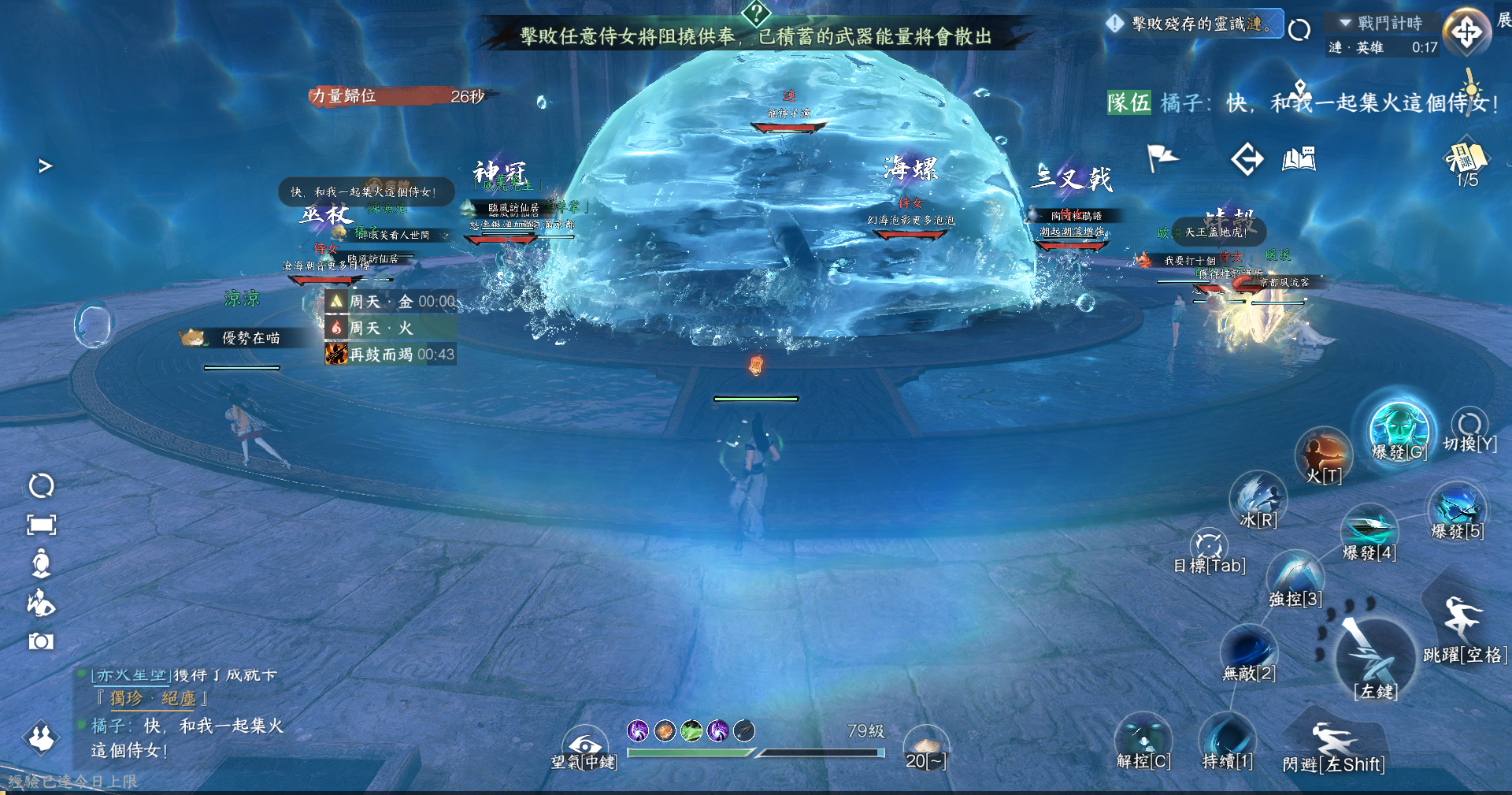Trigger the 爆發[5] skill icon
The width and height of the screenshot is (1512, 795).
point(1457,508)
